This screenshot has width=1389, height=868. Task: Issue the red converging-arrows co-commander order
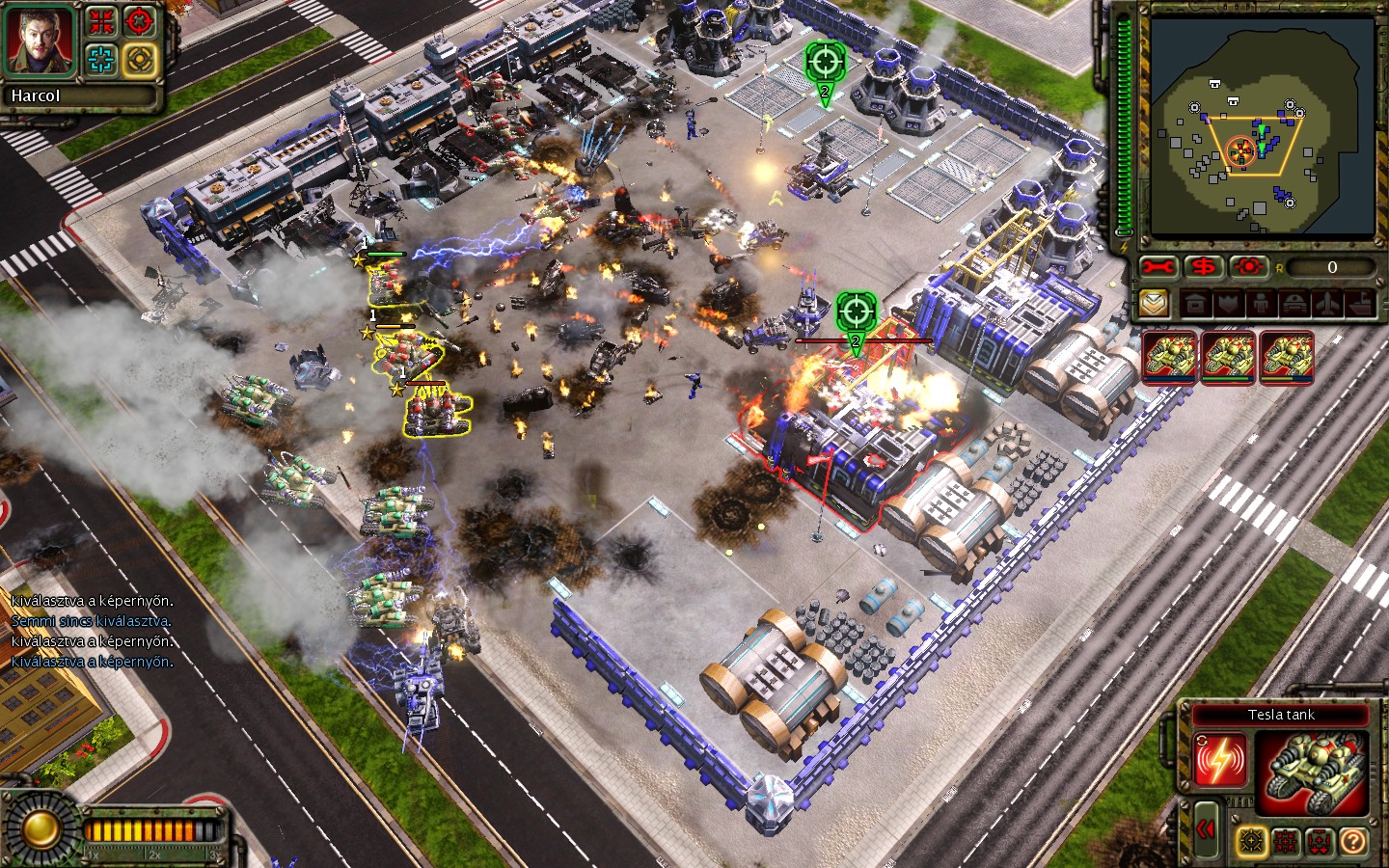tap(101, 21)
